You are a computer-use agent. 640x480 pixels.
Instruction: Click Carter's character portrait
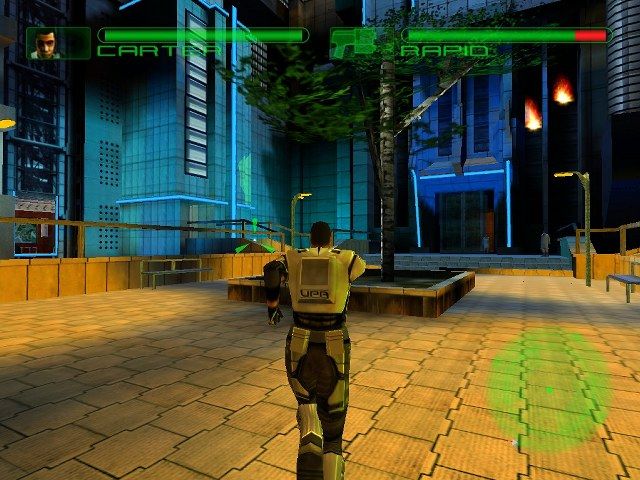click(45, 42)
